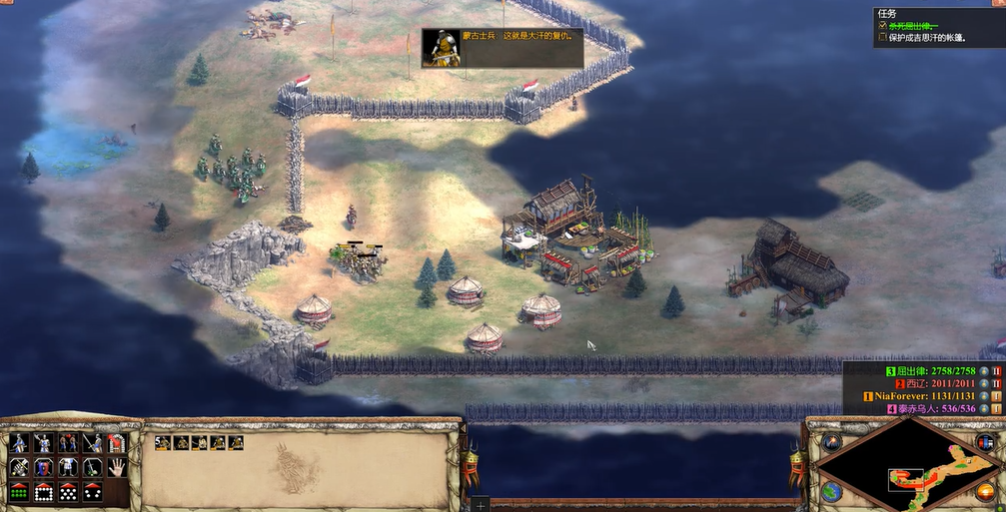Click the garrison command with red arrow
Viewport: 1006px width, 512px height.
[x=116, y=443]
